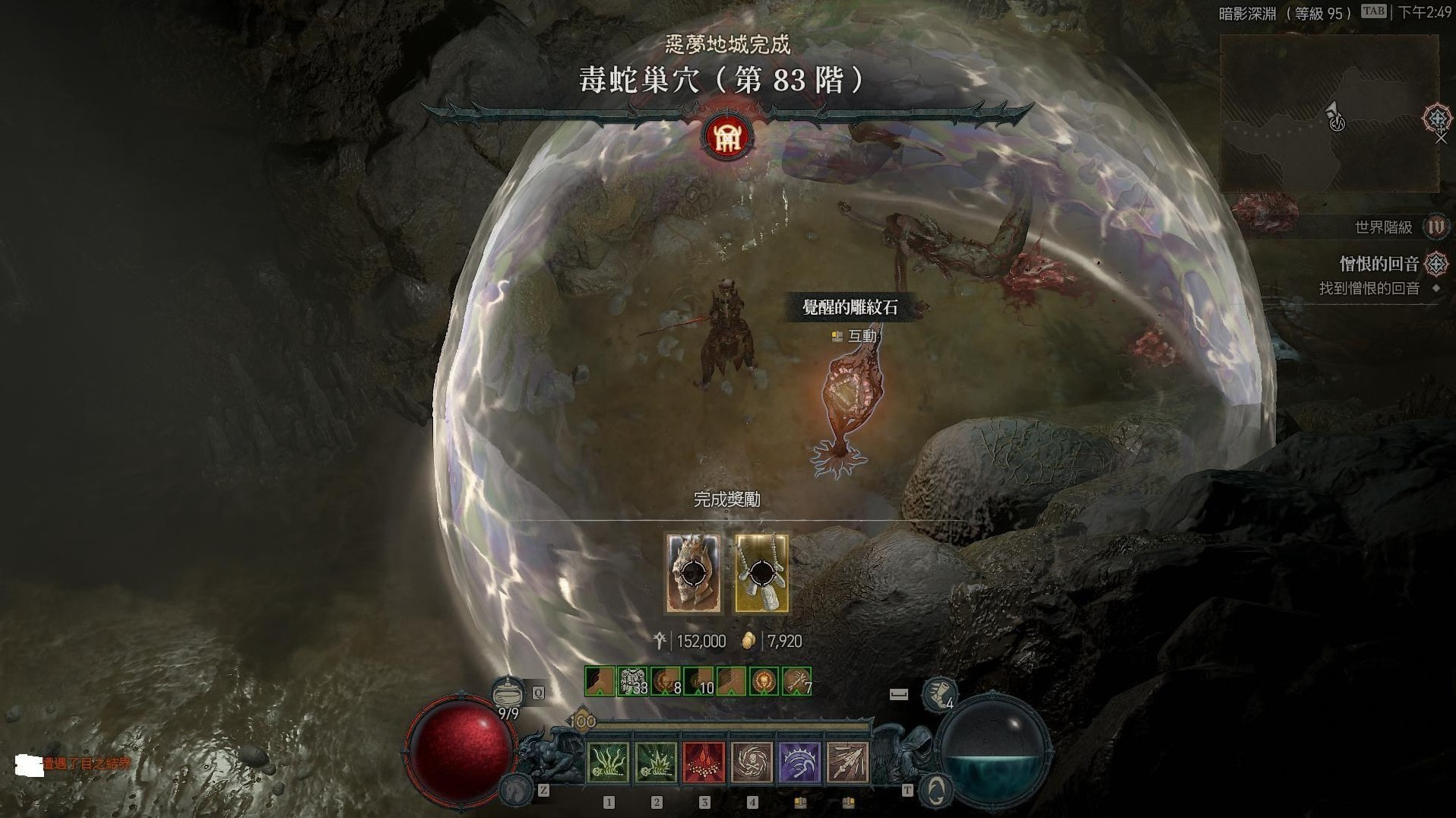The image size is (1456, 818).
Task: Drink a healing potion from the flask
Action: click(x=507, y=693)
